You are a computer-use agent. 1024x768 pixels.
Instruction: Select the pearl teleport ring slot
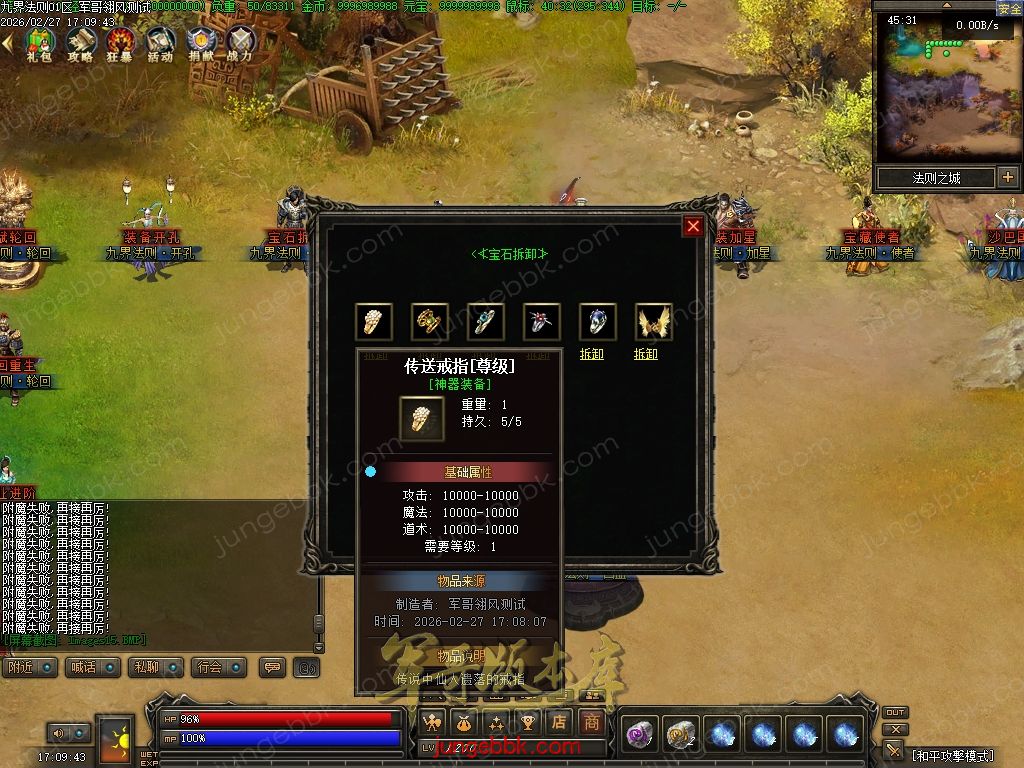tap(374, 322)
